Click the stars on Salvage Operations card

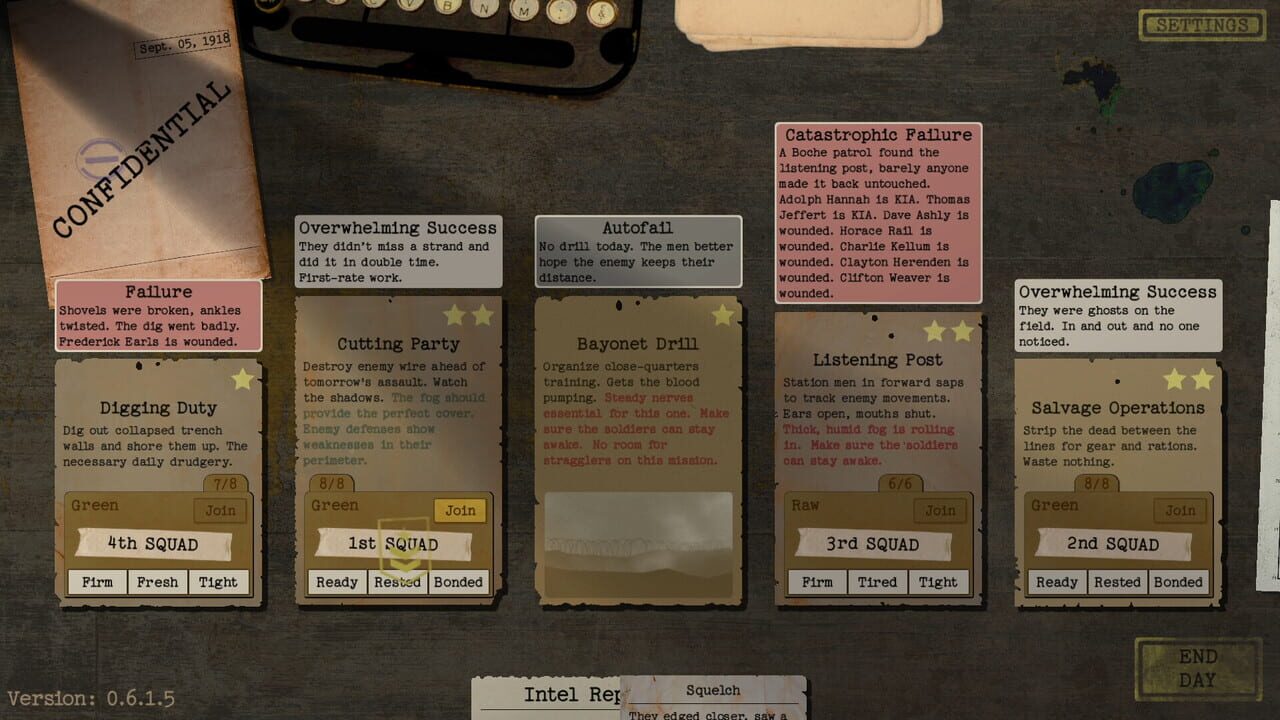(1190, 379)
